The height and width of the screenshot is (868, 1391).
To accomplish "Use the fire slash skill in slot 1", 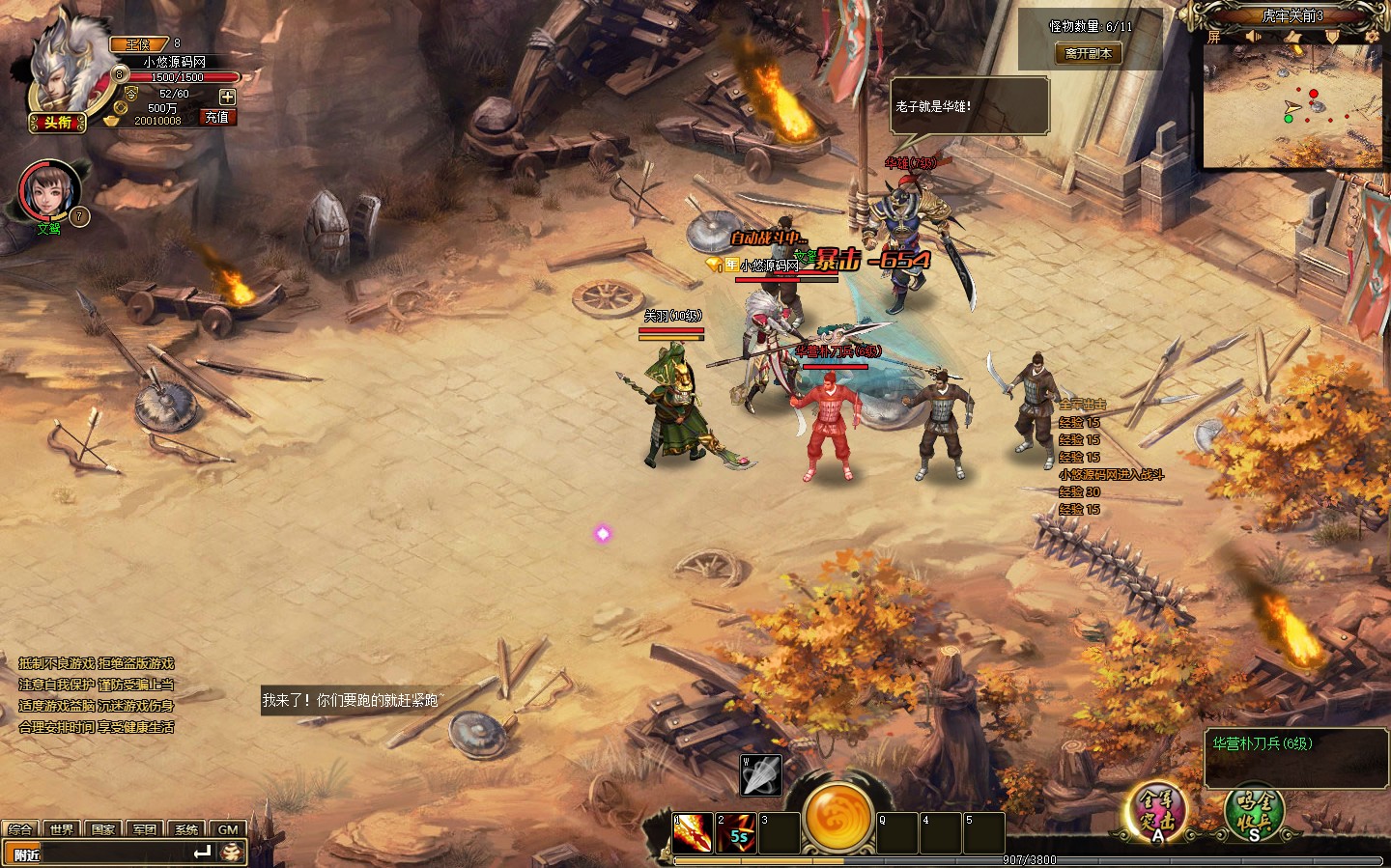I will pos(693,833).
